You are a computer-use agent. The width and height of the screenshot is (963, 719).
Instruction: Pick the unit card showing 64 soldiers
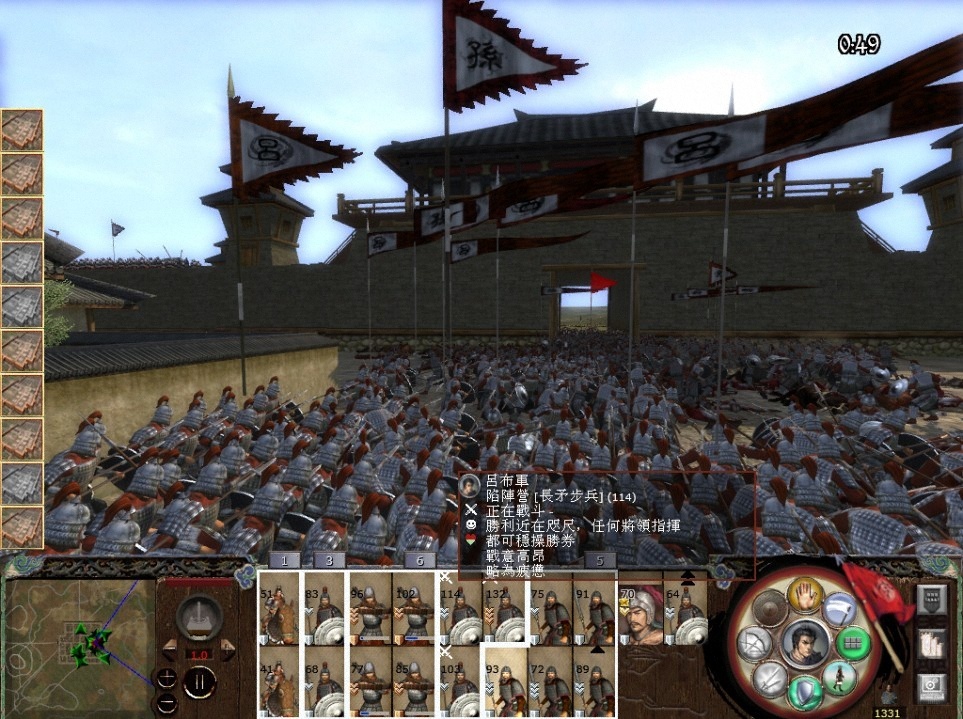[x=686, y=608]
